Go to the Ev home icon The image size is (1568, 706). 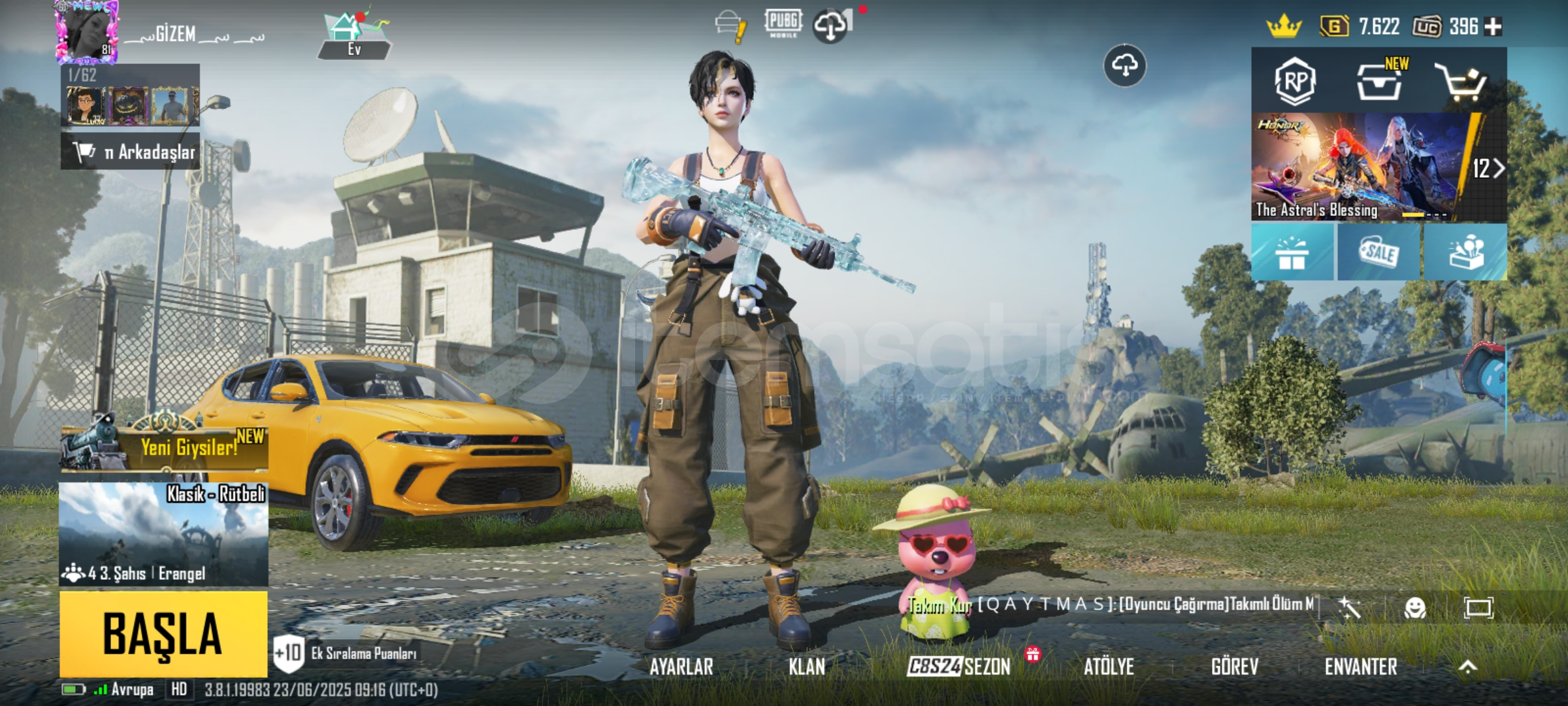(353, 36)
